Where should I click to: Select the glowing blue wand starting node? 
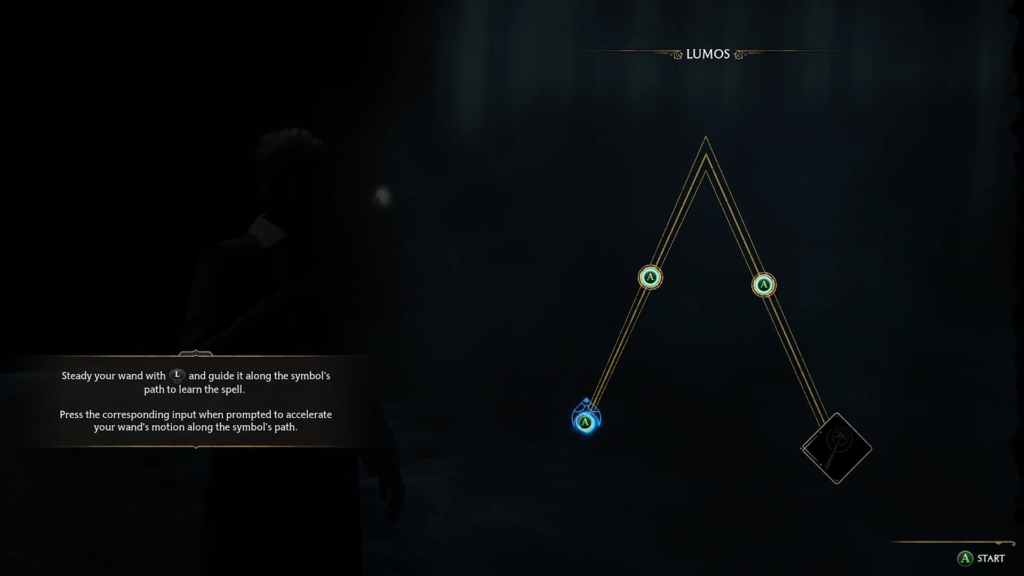pyautogui.click(x=586, y=421)
